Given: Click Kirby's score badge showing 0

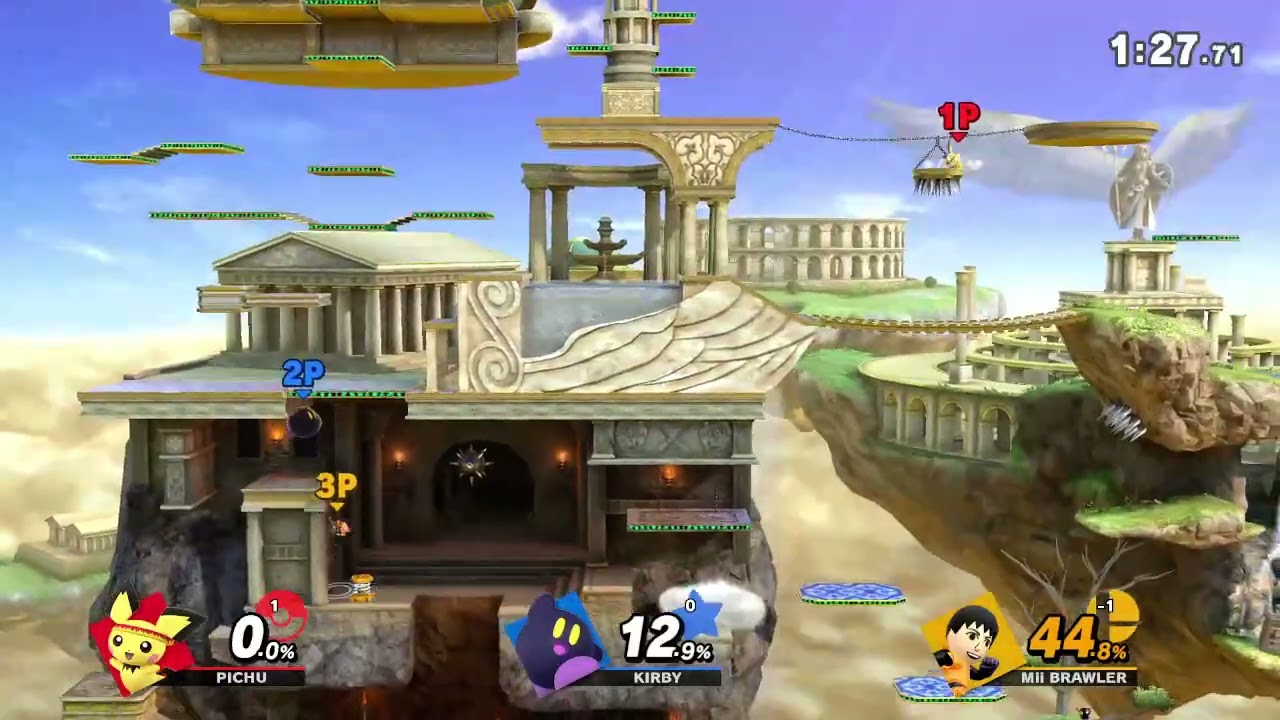Looking at the screenshot, I should tap(689, 604).
